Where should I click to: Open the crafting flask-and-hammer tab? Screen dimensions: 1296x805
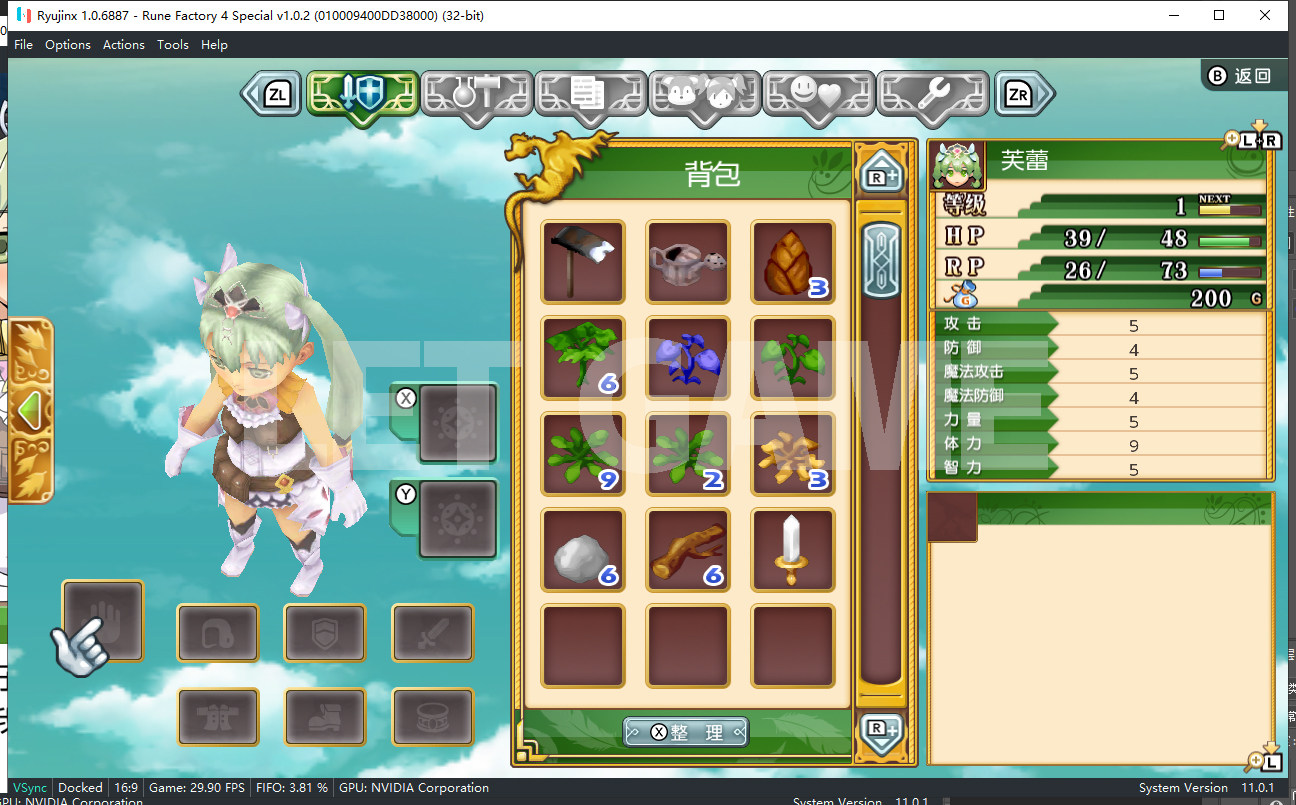(476, 94)
